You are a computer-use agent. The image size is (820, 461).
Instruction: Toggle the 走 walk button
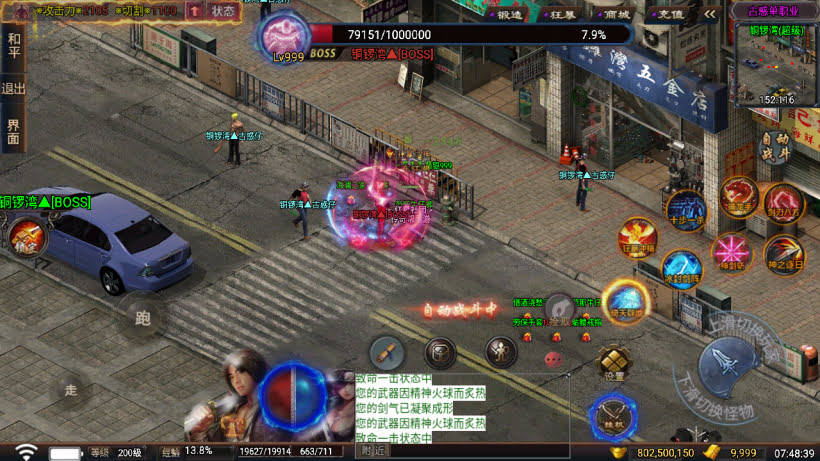[70, 389]
